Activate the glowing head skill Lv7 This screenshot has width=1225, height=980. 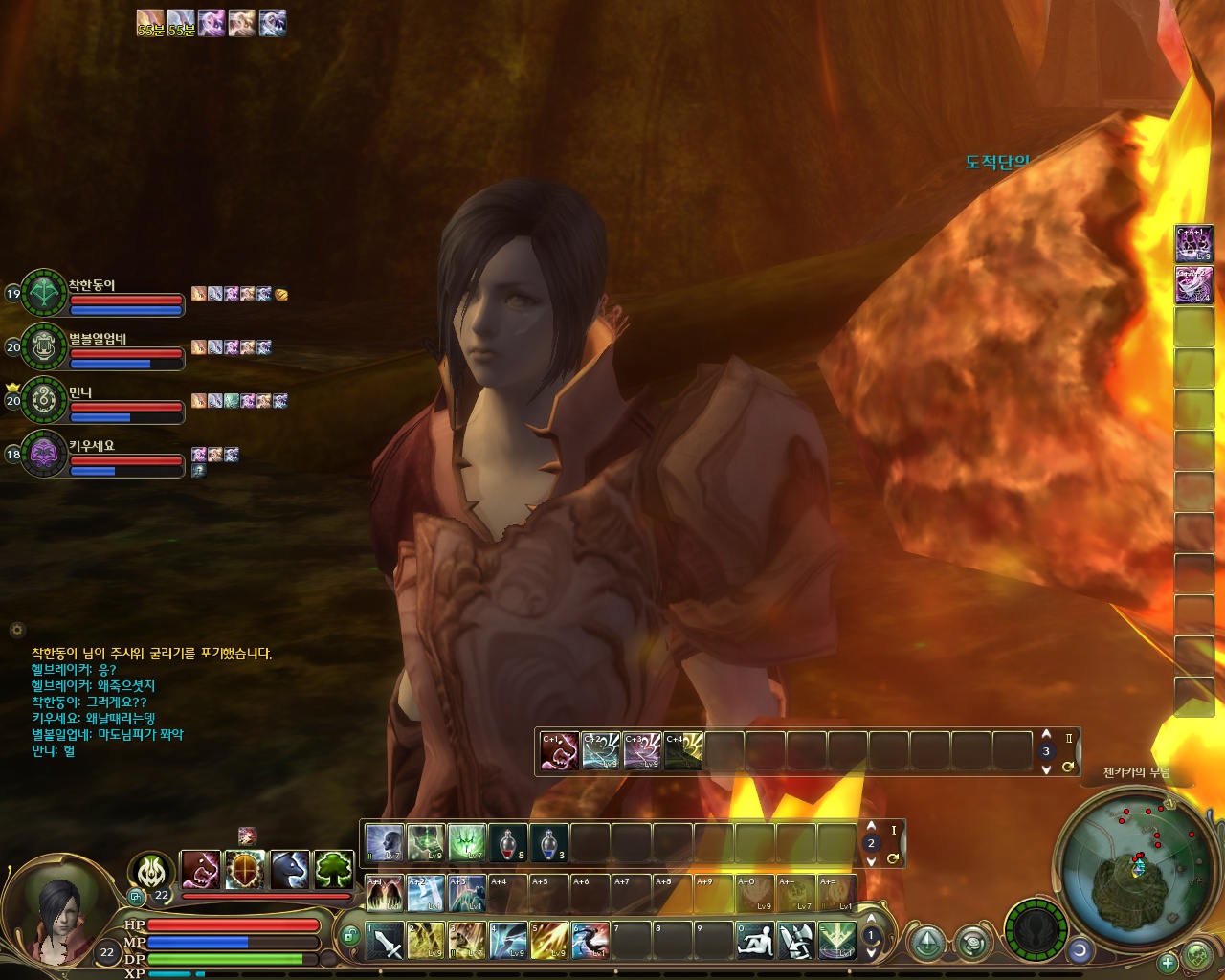tap(385, 843)
